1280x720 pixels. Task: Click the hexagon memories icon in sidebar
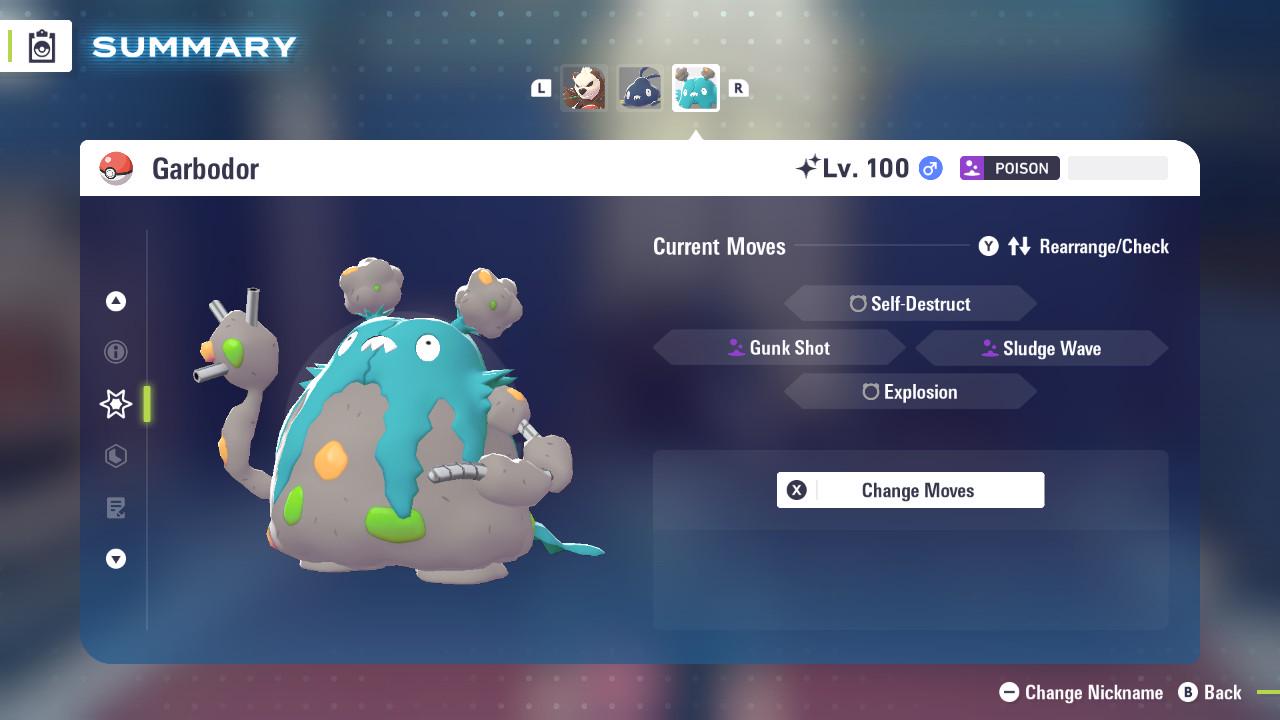[116, 456]
